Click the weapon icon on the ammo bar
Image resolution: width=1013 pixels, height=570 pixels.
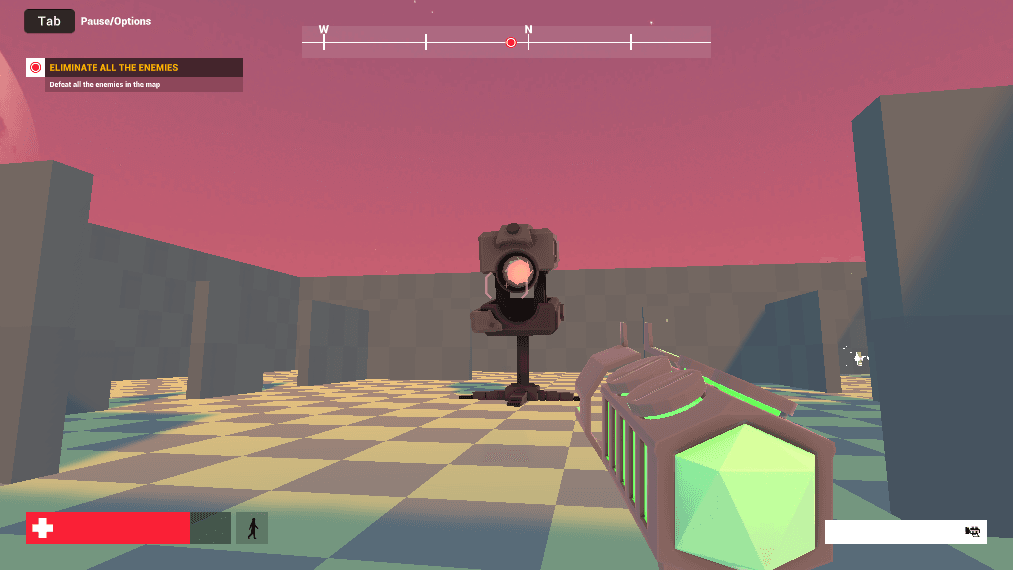click(x=972, y=532)
